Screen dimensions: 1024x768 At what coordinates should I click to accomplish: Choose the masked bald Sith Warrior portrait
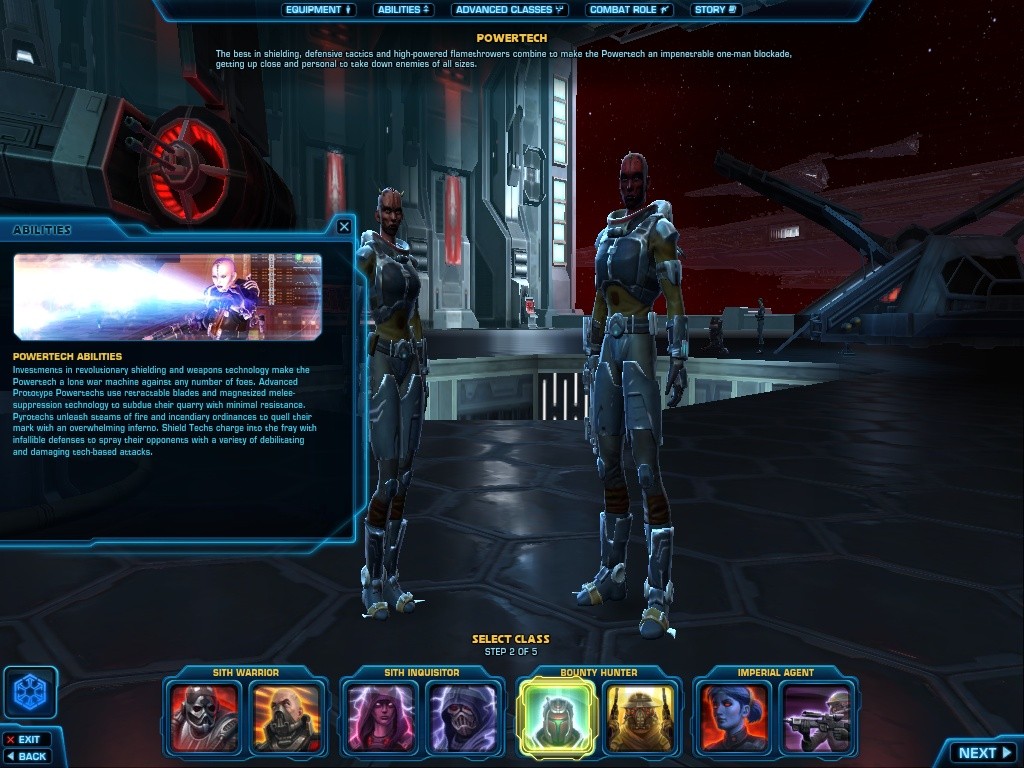[286, 716]
